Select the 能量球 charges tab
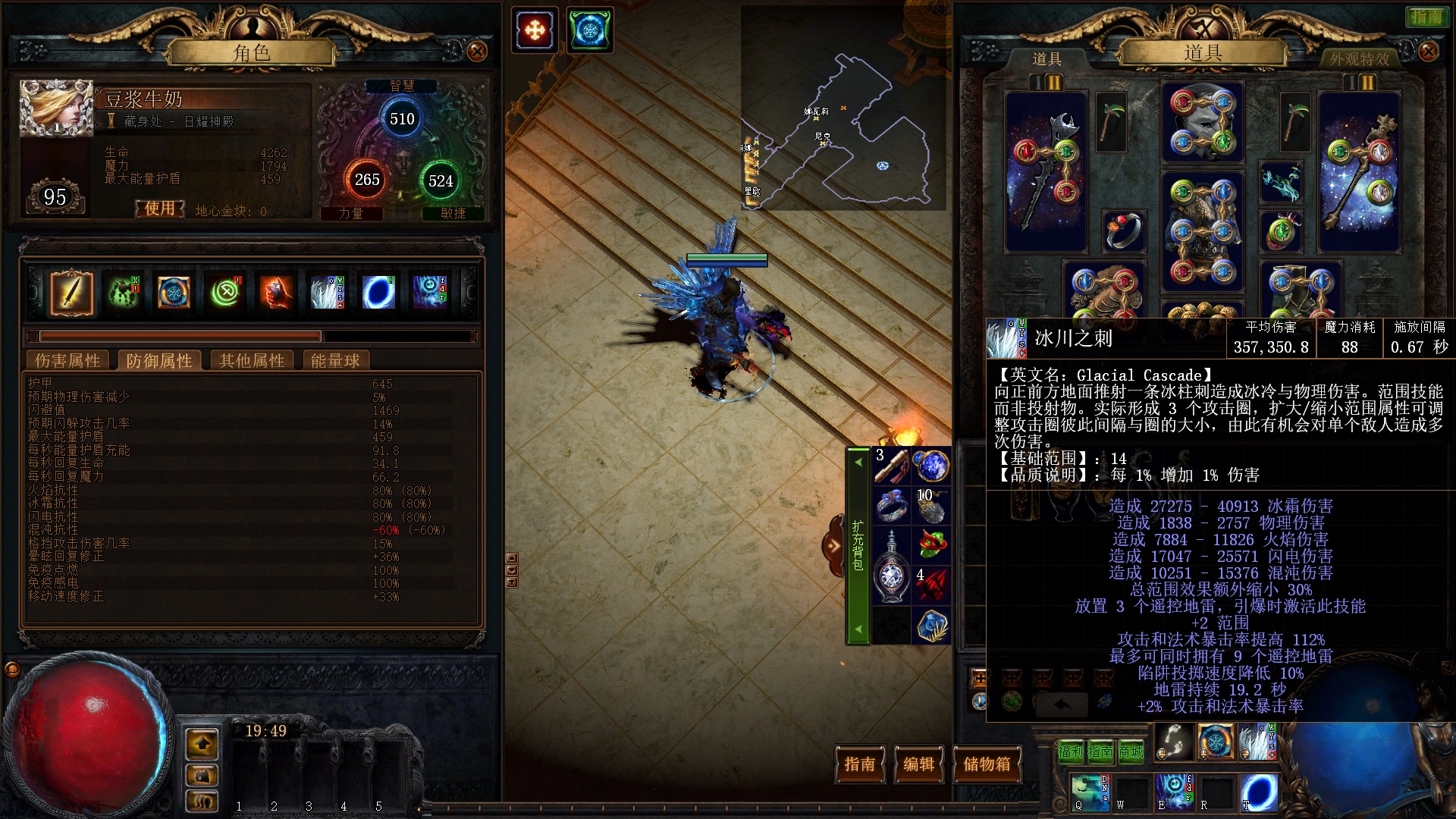 (x=335, y=361)
